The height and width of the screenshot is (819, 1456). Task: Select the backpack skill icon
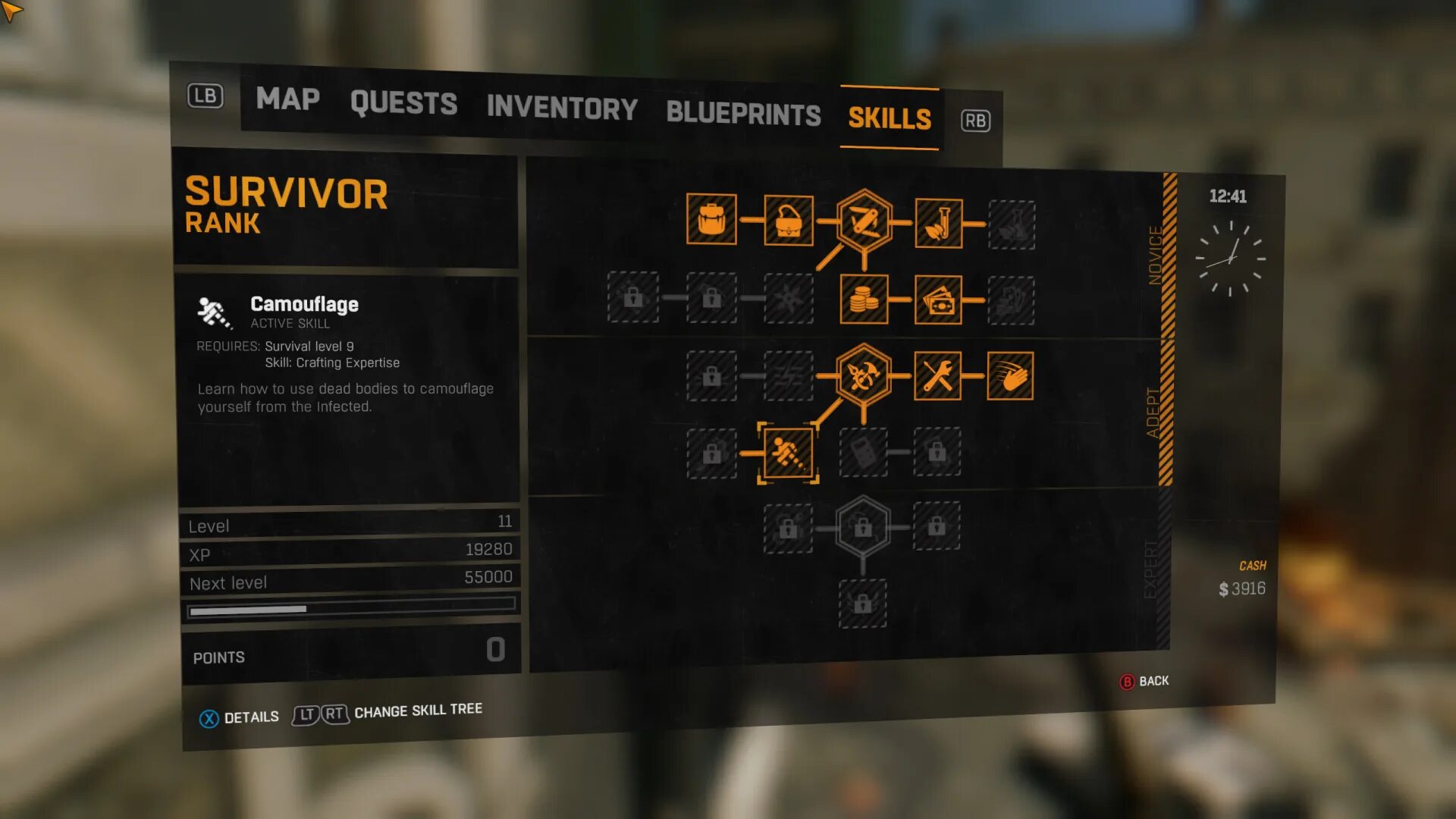coord(711,219)
